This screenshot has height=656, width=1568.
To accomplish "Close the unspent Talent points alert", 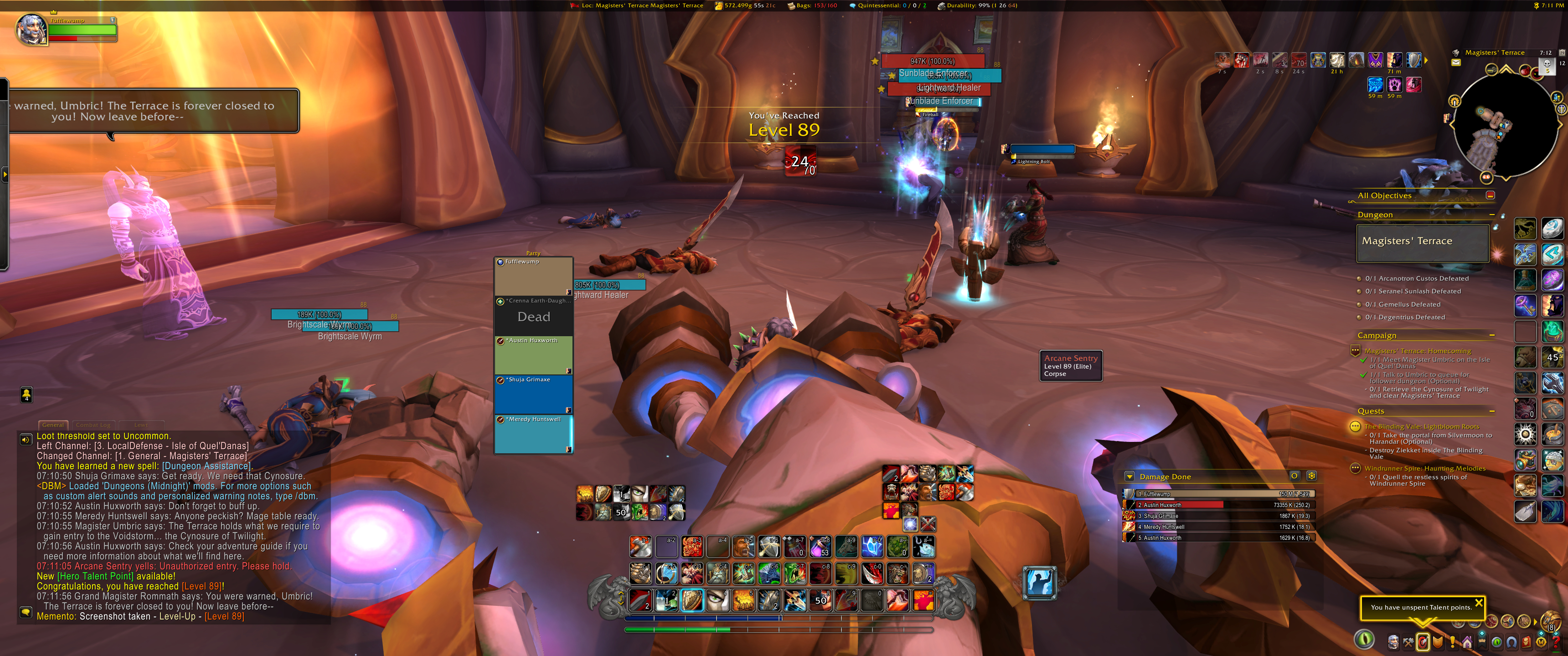I will pyautogui.click(x=1479, y=602).
